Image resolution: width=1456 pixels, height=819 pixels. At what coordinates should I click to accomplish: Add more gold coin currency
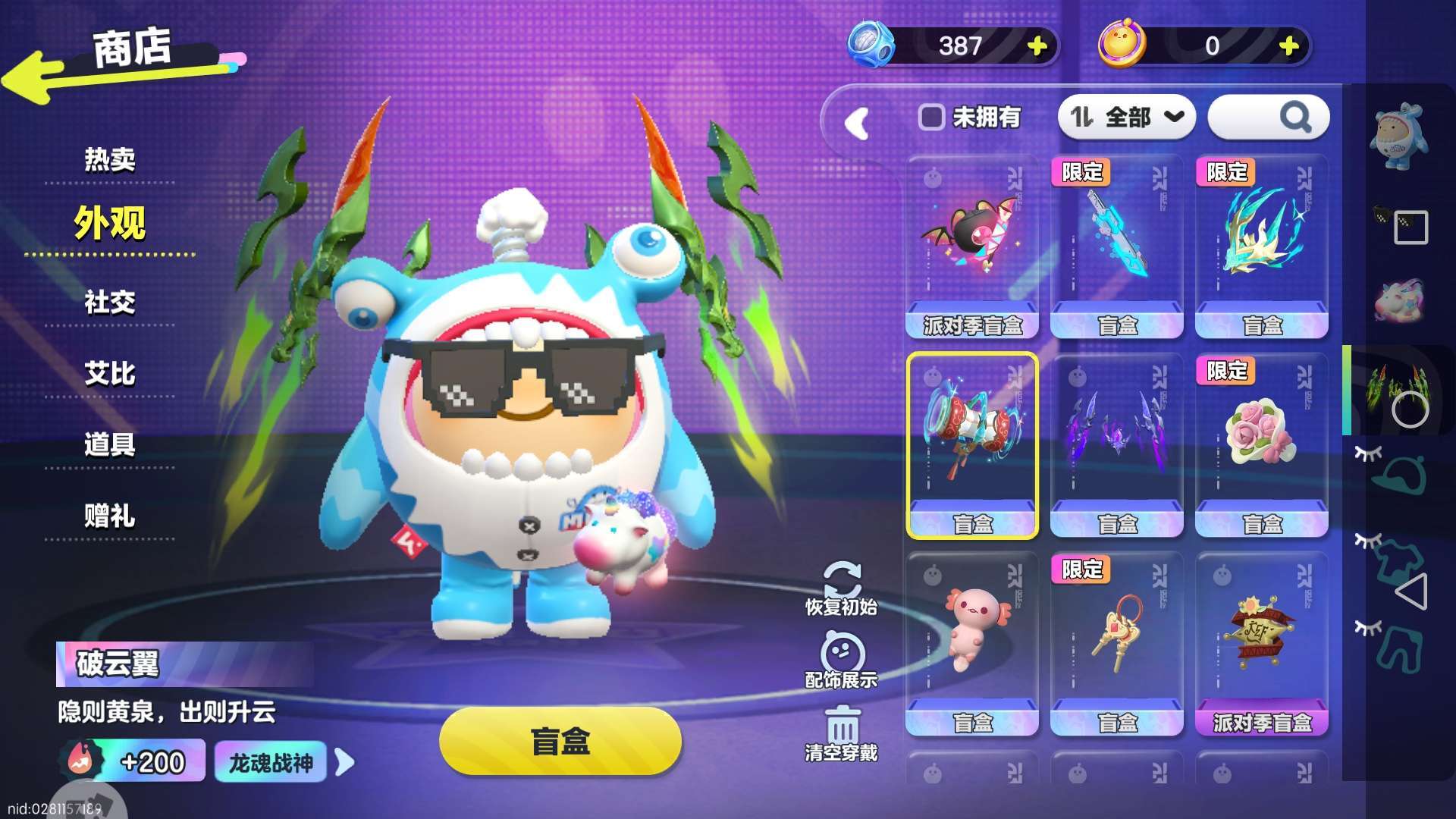point(1288,46)
